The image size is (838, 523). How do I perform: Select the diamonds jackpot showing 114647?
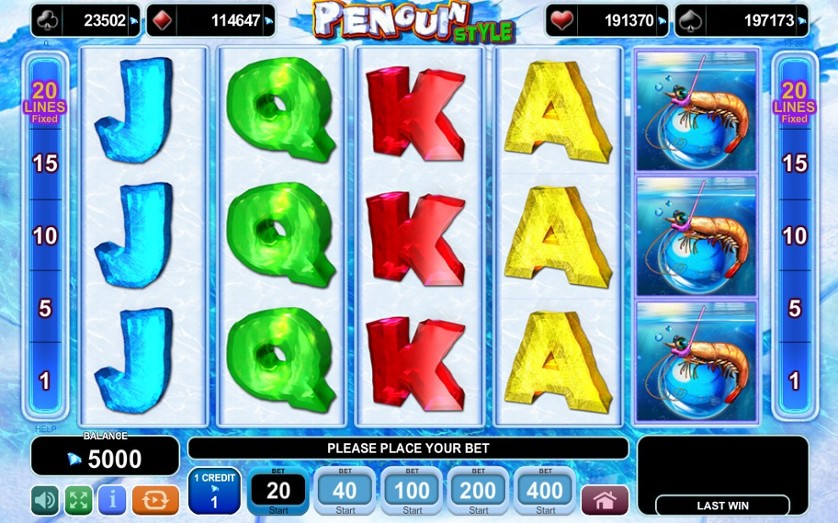(211, 20)
